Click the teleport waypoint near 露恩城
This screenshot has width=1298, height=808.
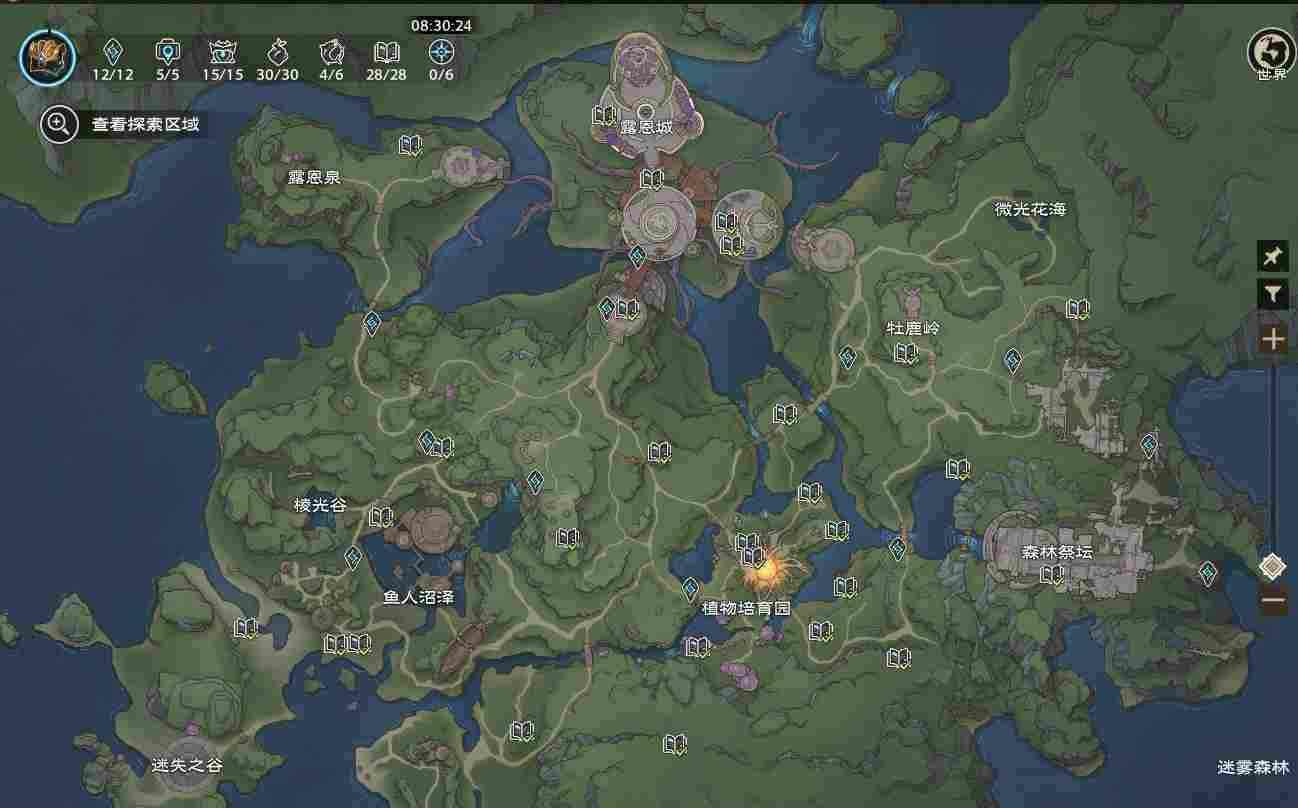click(x=636, y=257)
